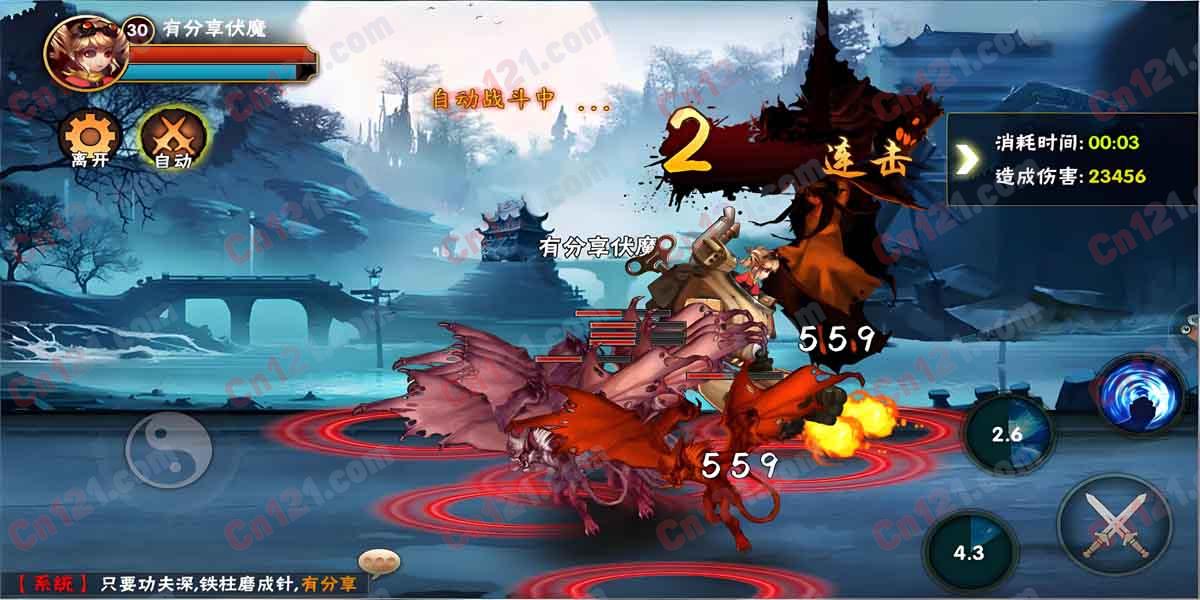The width and height of the screenshot is (1200, 600).
Task: Select the skill with 4.3 cooldown
Action: [x=968, y=551]
